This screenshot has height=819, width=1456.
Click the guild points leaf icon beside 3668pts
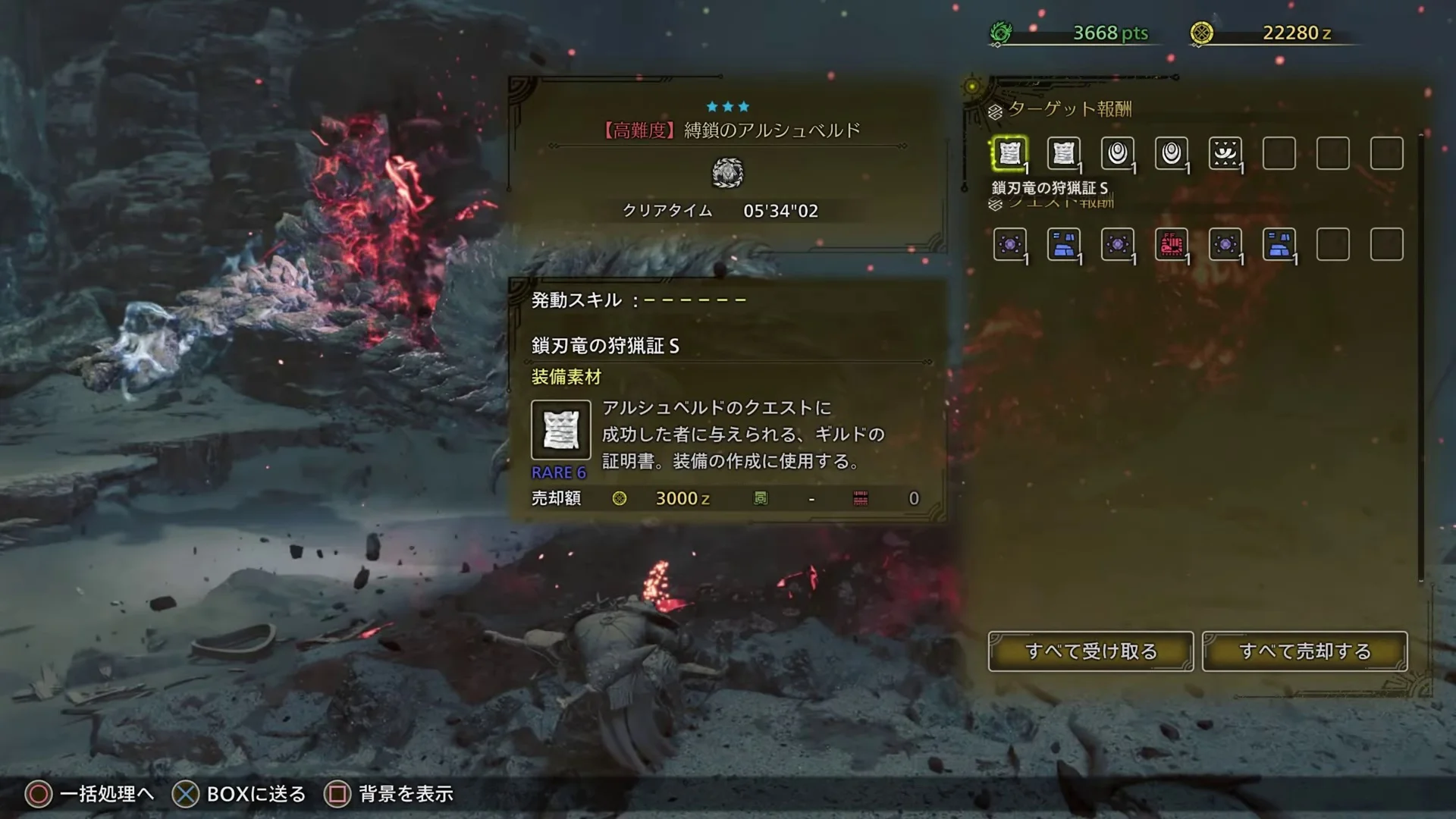[x=1001, y=33]
